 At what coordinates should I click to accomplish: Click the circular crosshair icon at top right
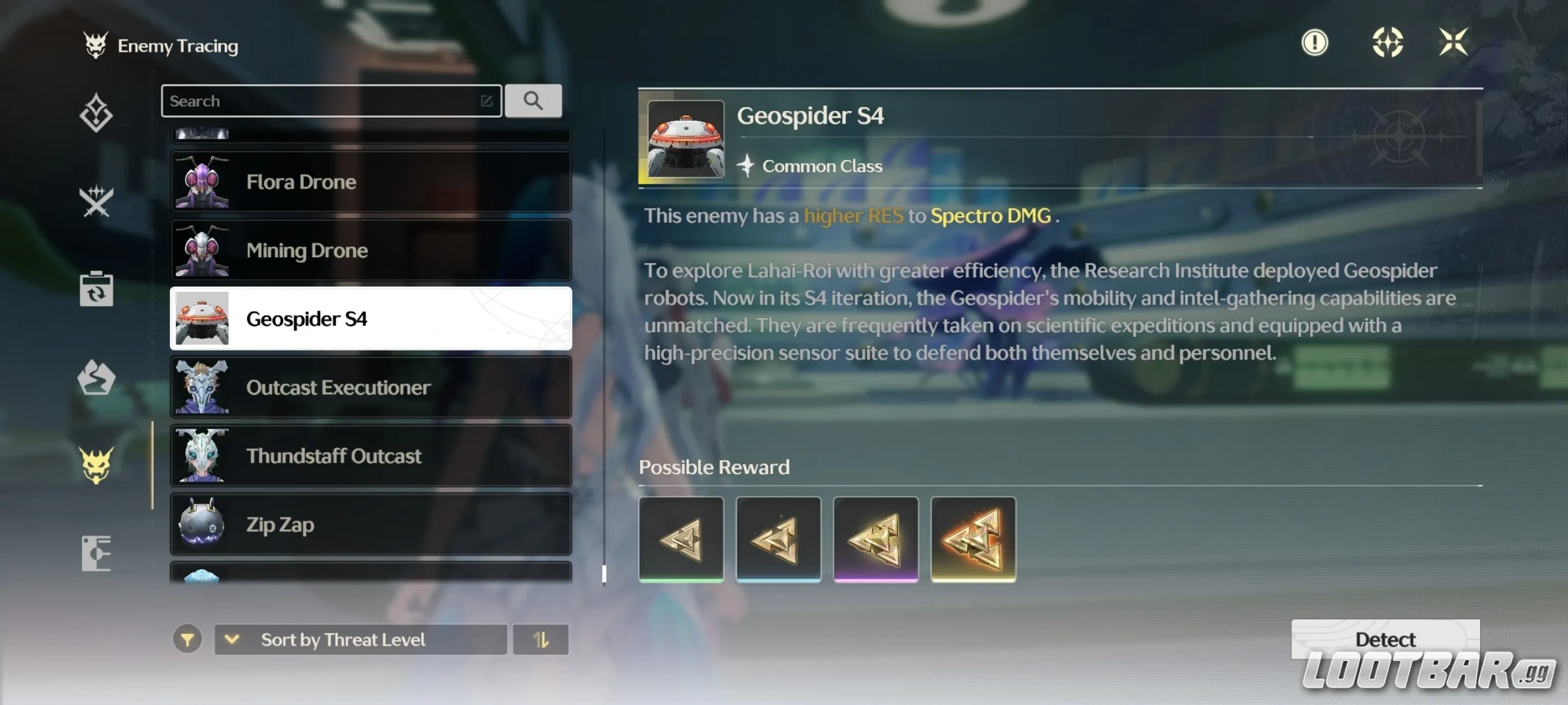(x=1387, y=43)
